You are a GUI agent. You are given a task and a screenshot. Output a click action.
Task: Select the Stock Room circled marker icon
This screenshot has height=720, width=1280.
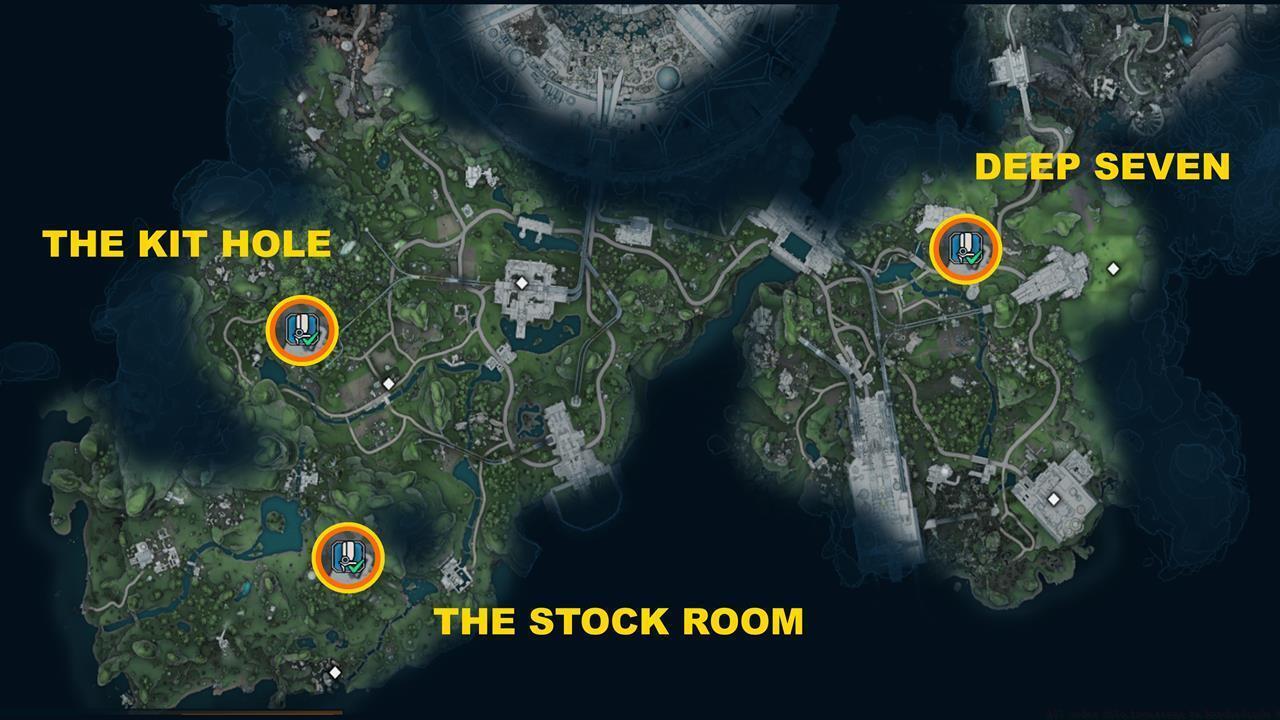point(347,560)
